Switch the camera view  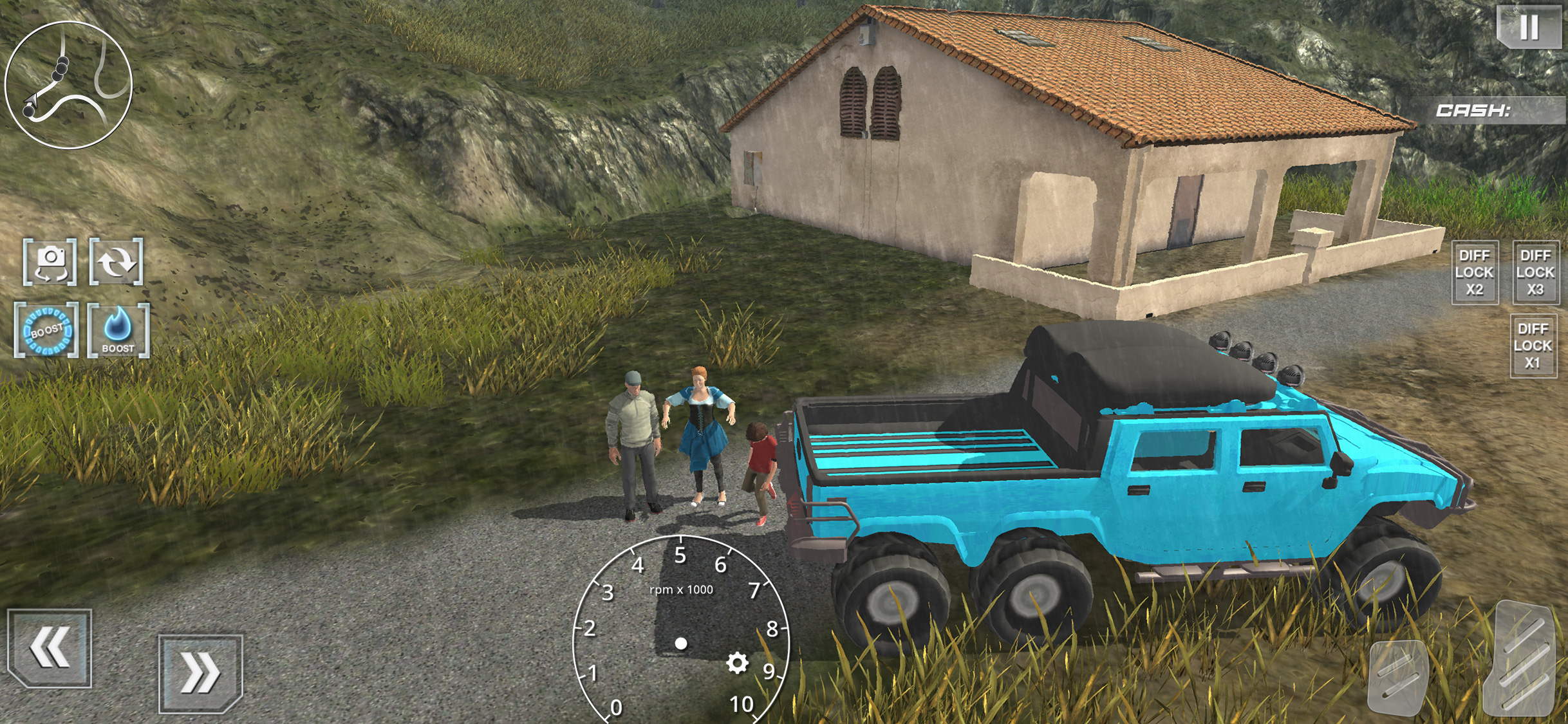tap(50, 262)
